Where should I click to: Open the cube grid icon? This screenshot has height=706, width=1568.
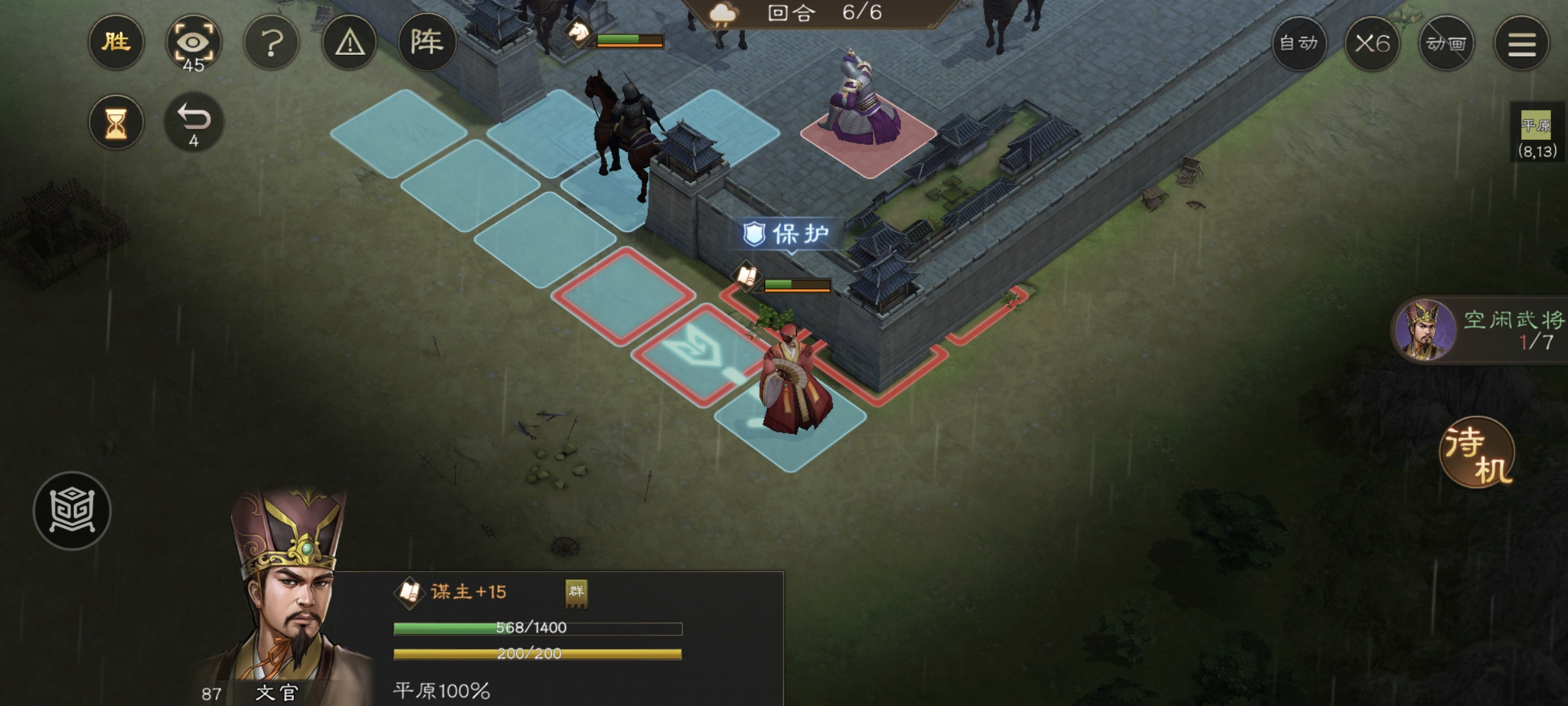tap(72, 511)
